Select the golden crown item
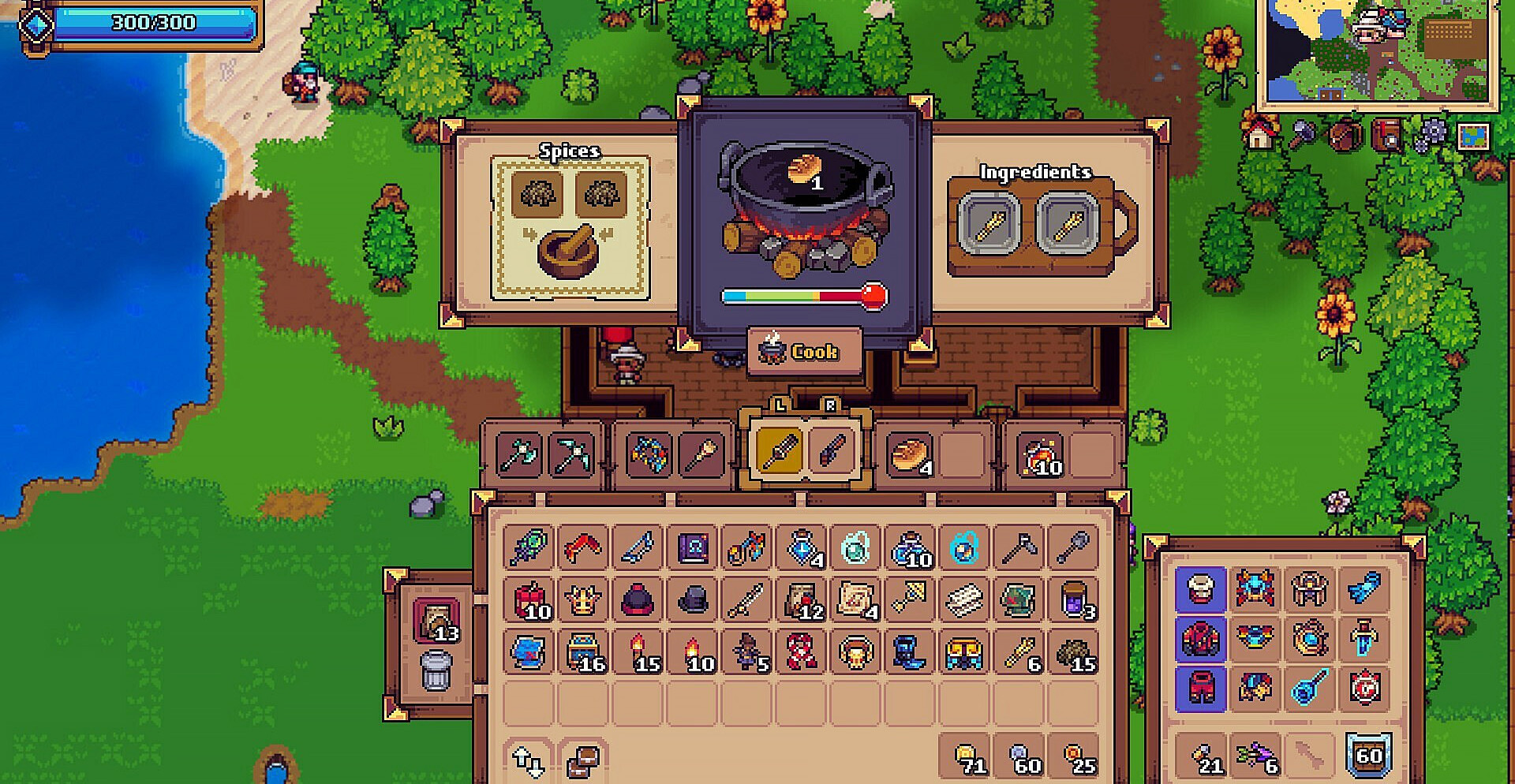Screen dimensions: 1515x784 point(583,601)
